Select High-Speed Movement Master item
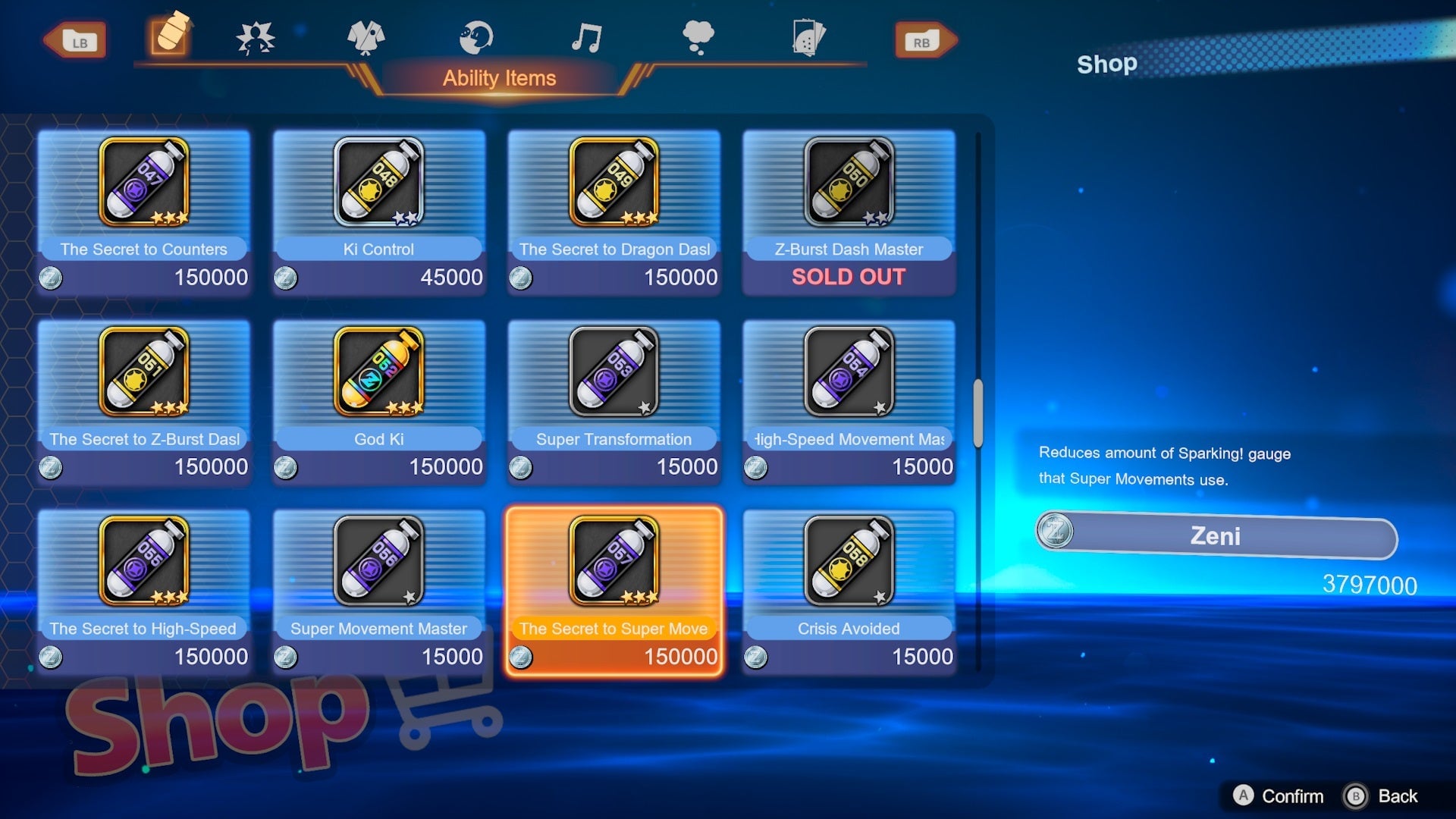Image resolution: width=1456 pixels, height=819 pixels. (849, 401)
